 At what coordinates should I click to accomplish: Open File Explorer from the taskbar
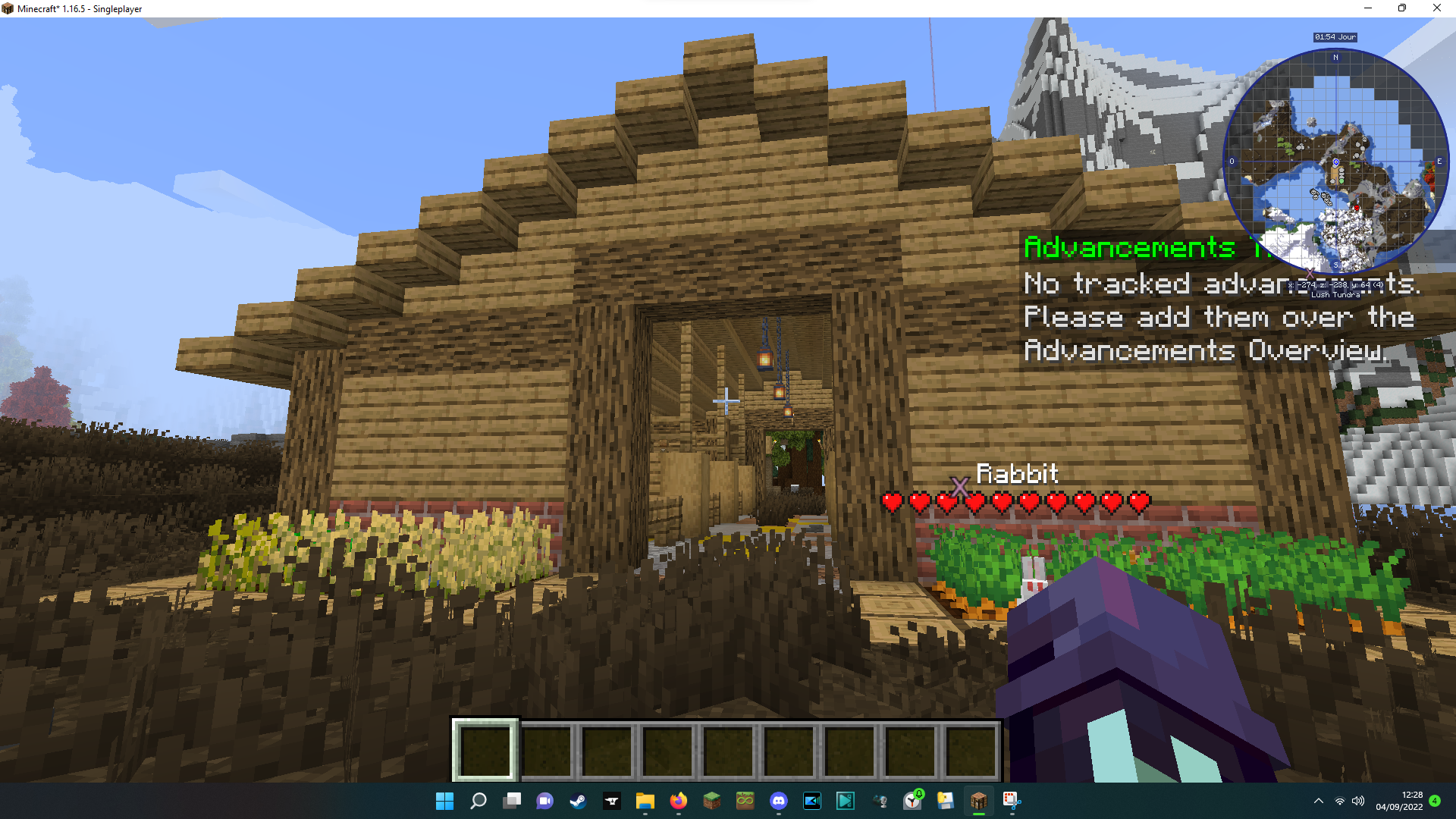(x=645, y=802)
